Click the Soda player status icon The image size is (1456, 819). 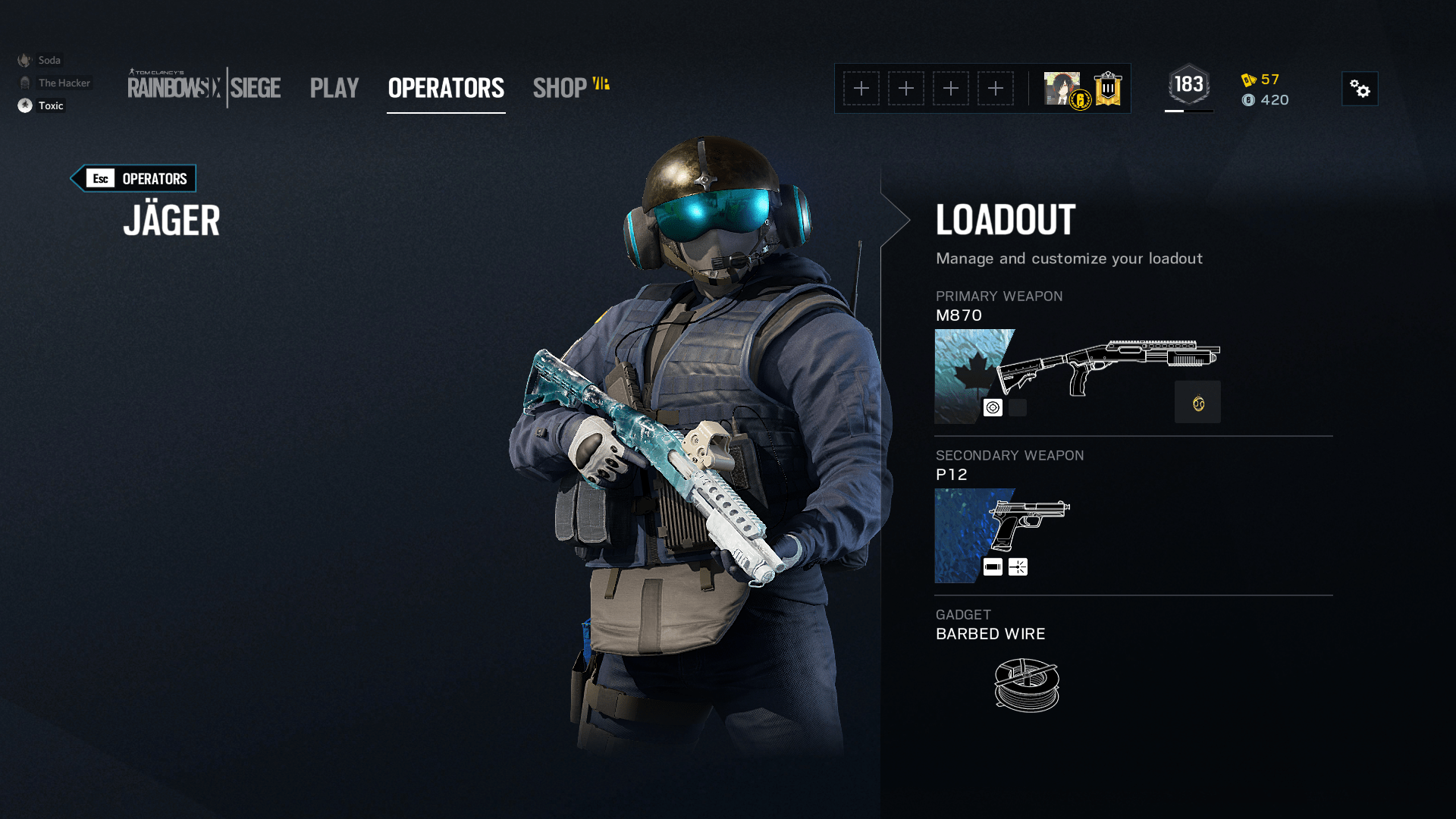point(25,59)
